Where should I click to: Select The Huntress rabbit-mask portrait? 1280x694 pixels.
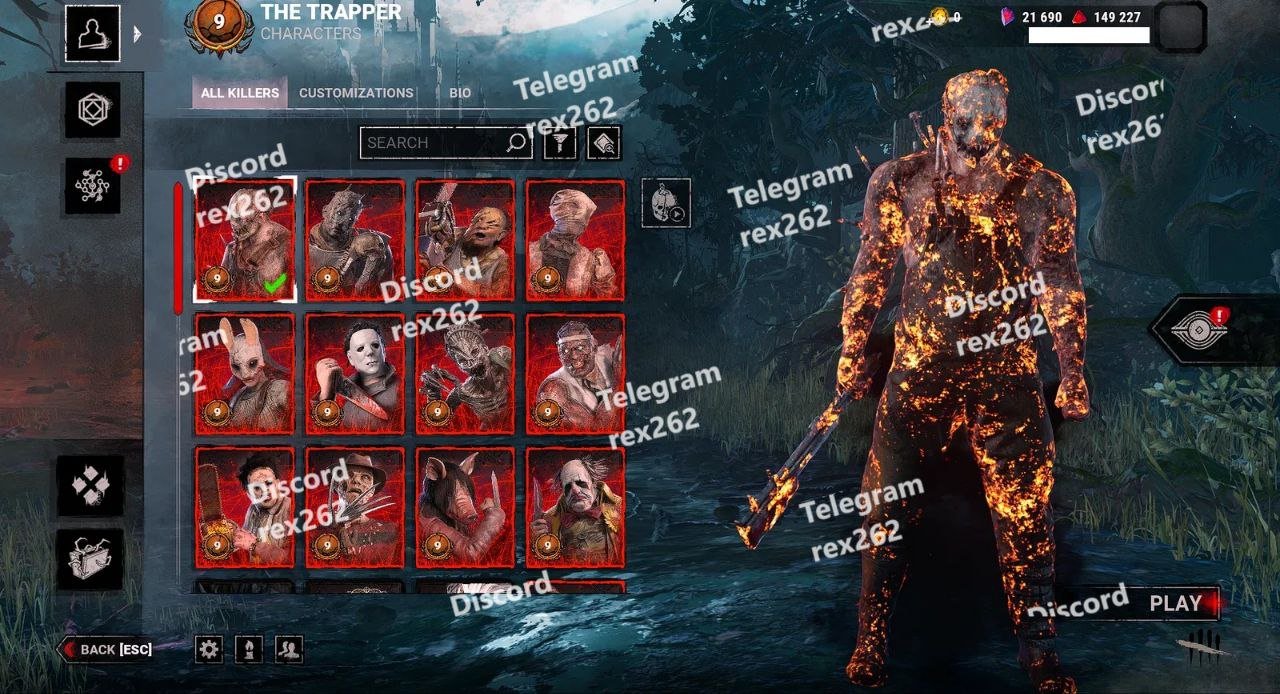point(245,373)
